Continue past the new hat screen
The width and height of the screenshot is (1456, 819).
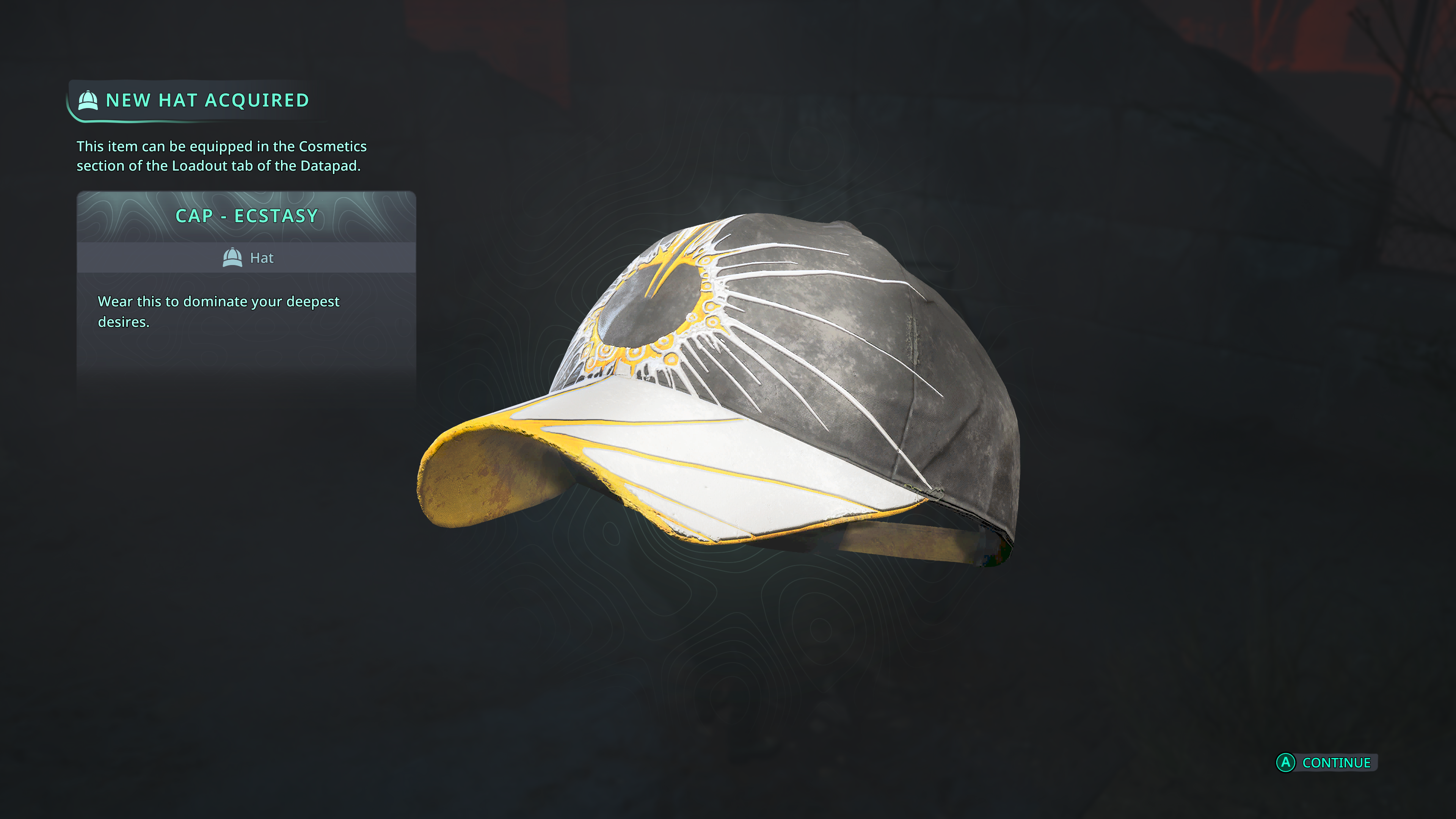coord(1326,763)
